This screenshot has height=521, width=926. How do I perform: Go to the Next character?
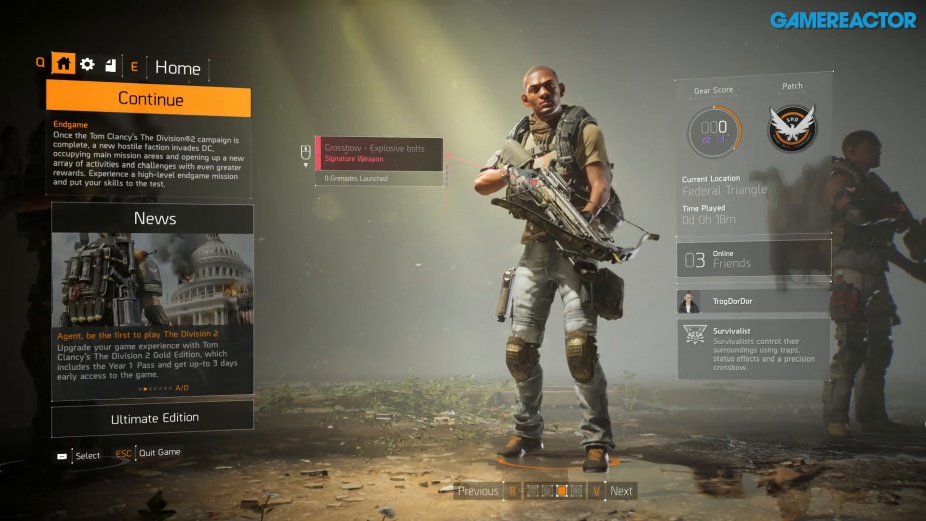(621, 491)
